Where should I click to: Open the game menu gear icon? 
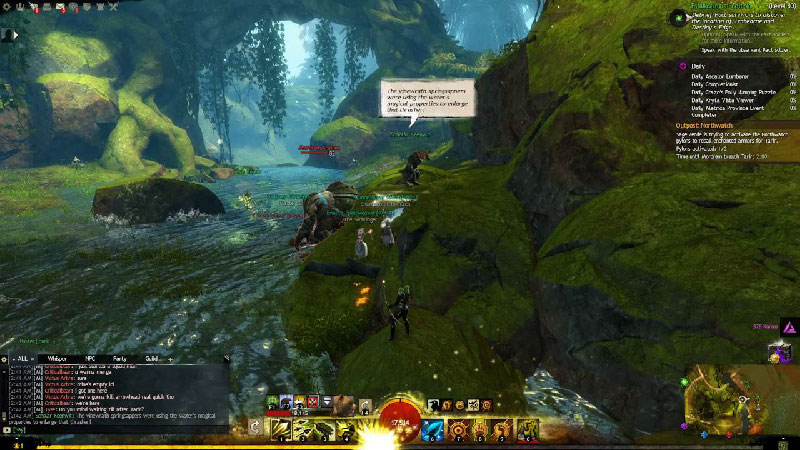[6, 7]
